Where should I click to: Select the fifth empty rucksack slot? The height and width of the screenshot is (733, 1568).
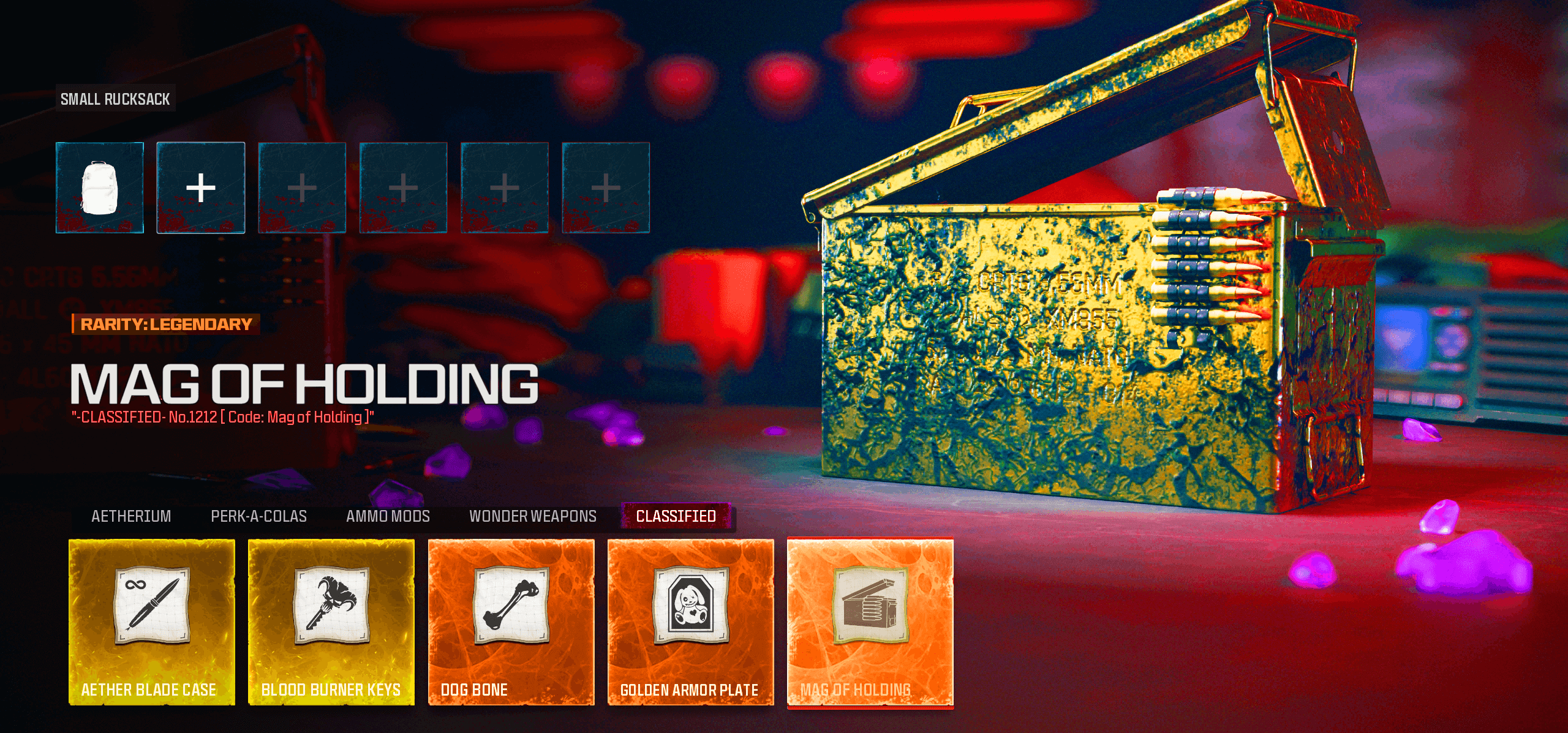(x=504, y=187)
